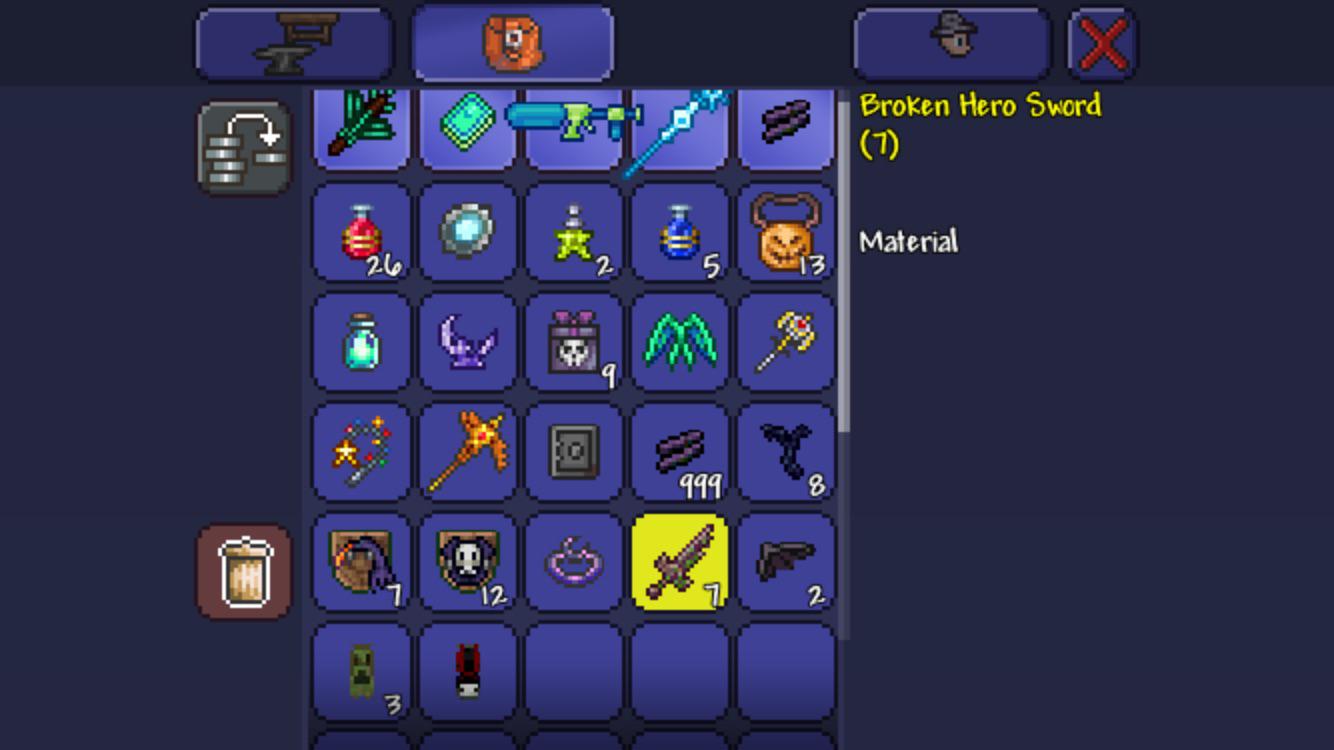Switch to the backpack inventory tab
This screenshot has width=1334, height=750.
(x=510, y=42)
